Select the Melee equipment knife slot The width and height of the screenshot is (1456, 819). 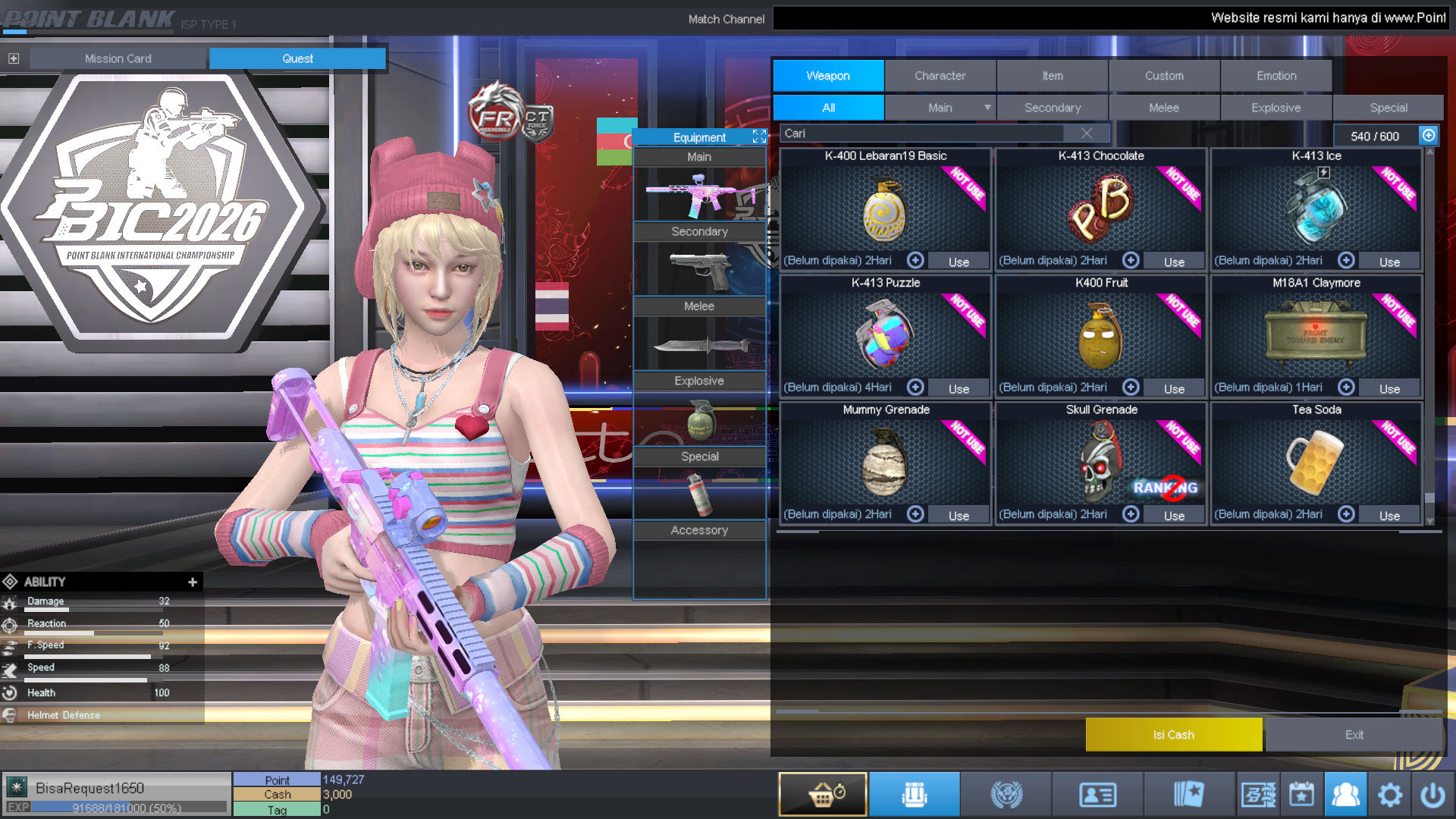click(699, 344)
